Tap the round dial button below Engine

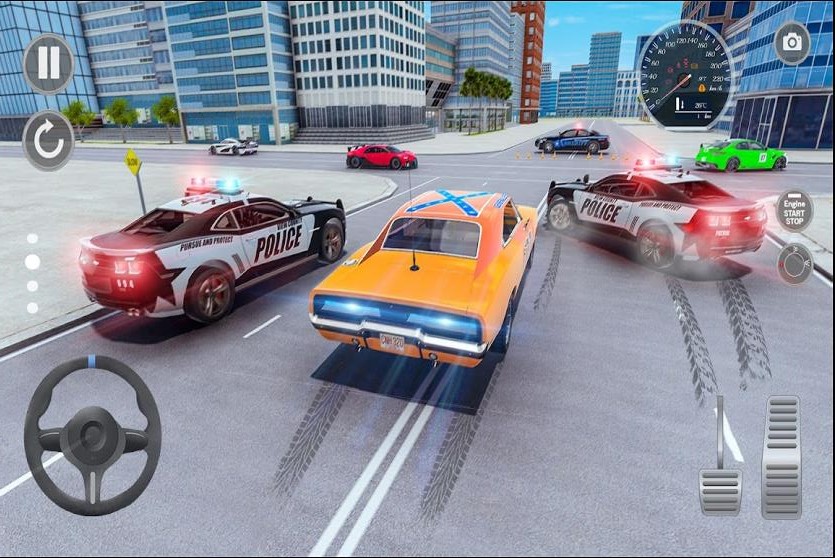[796, 263]
